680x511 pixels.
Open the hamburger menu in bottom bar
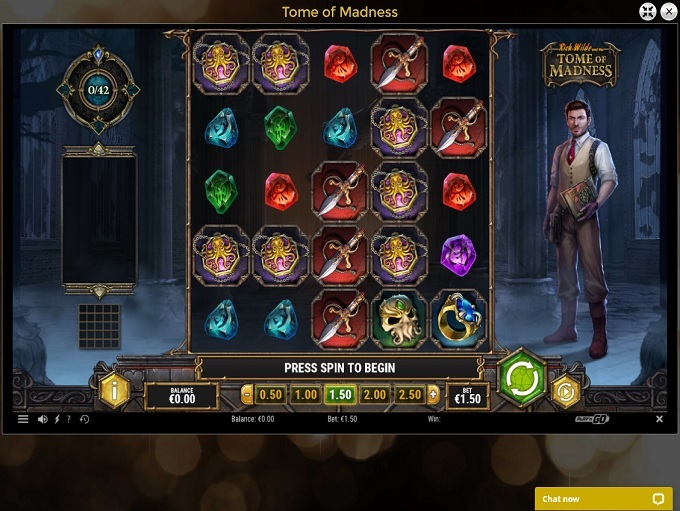point(23,419)
